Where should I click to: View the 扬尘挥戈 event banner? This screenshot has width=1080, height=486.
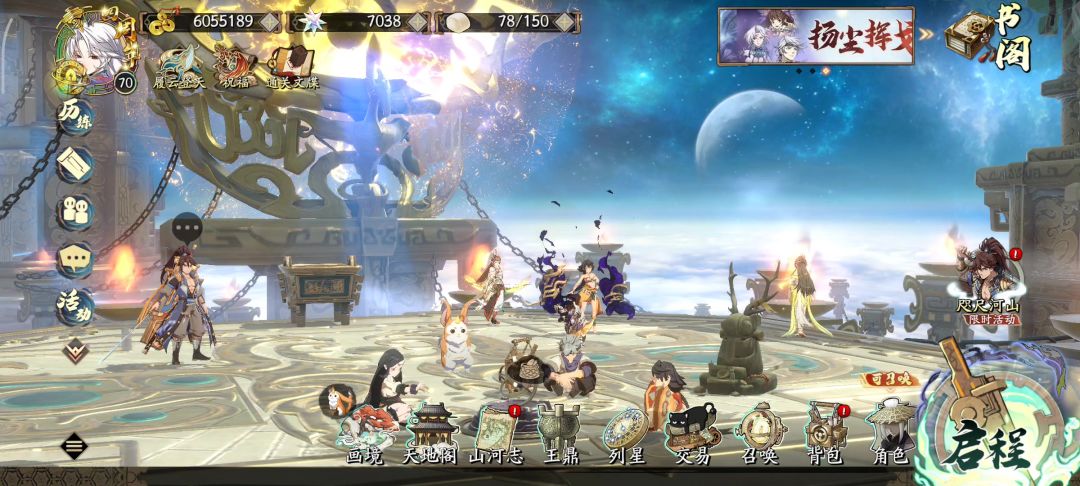[x=816, y=36]
